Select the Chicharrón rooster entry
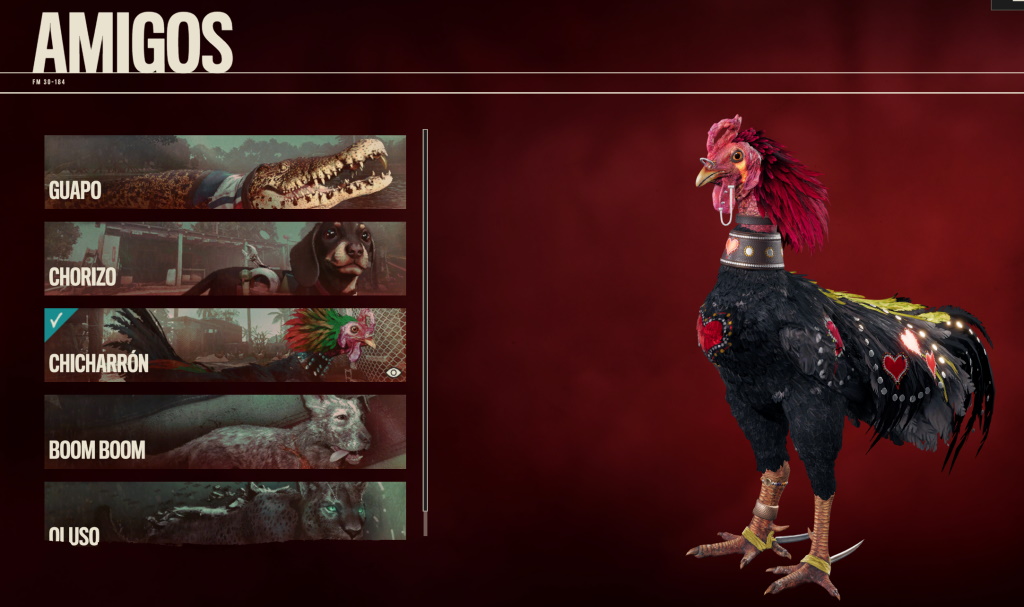1024x607 pixels. [225, 345]
